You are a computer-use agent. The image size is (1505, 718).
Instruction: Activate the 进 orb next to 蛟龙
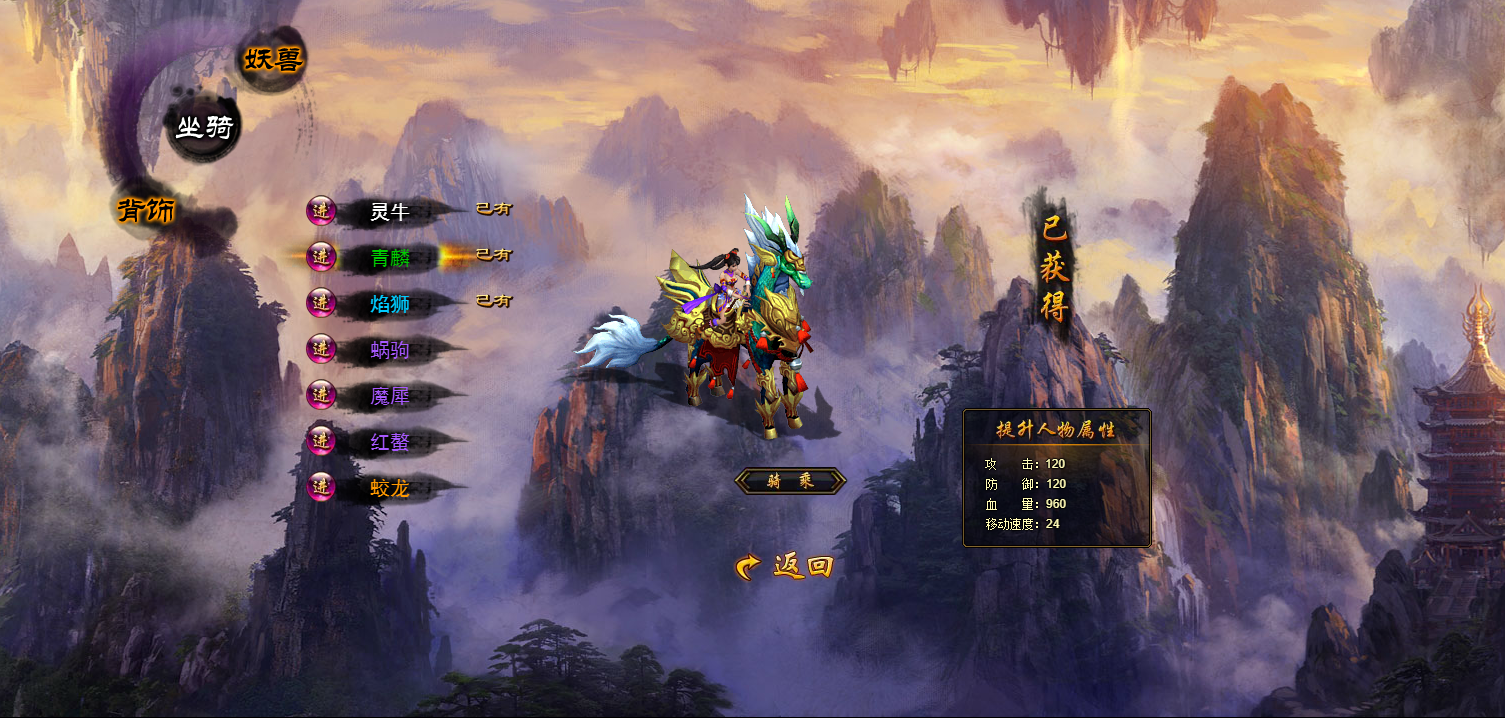pyautogui.click(x=321, y=487)
